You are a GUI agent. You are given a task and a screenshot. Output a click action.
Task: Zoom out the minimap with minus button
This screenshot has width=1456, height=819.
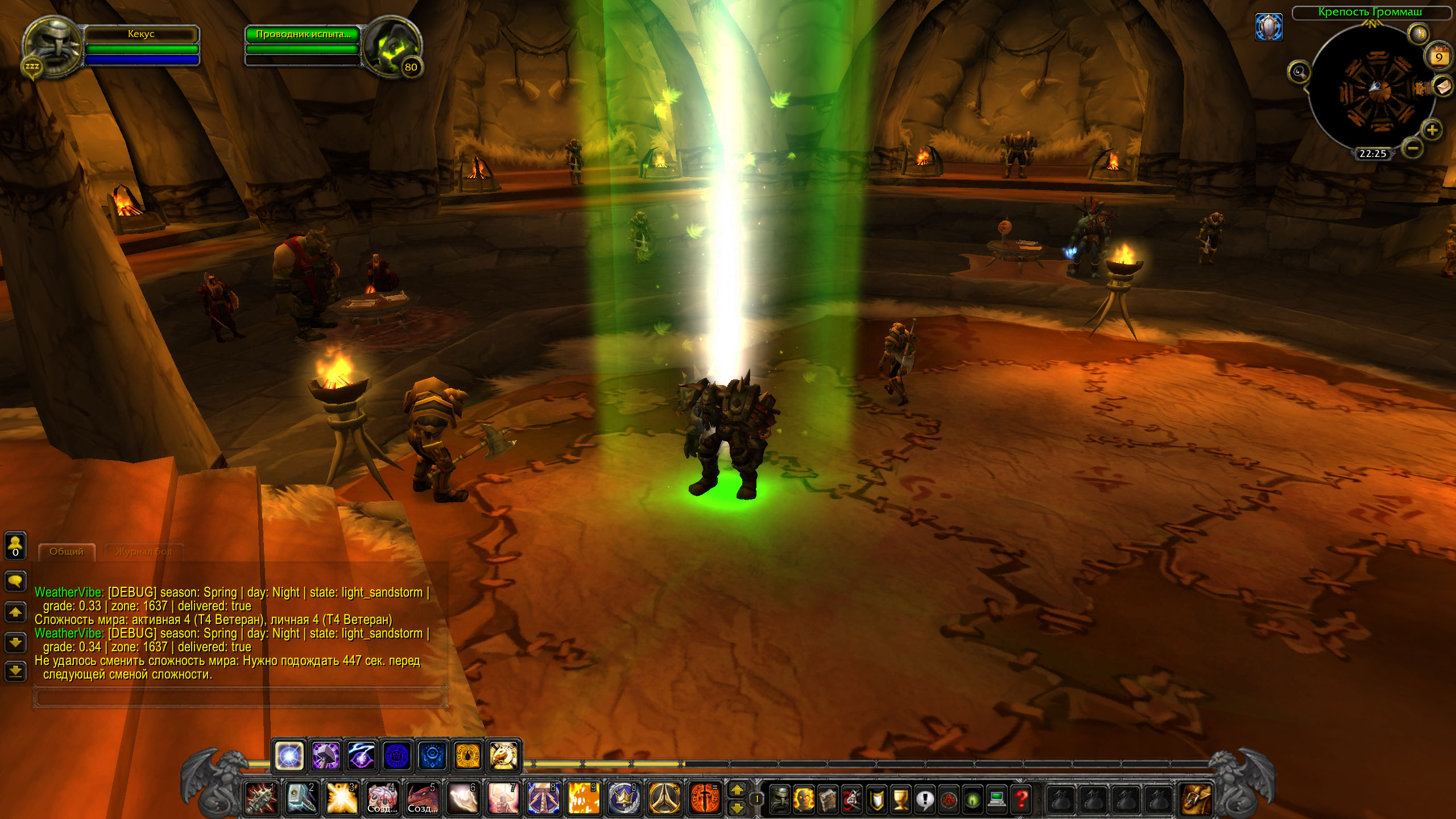click(1412, 149)
